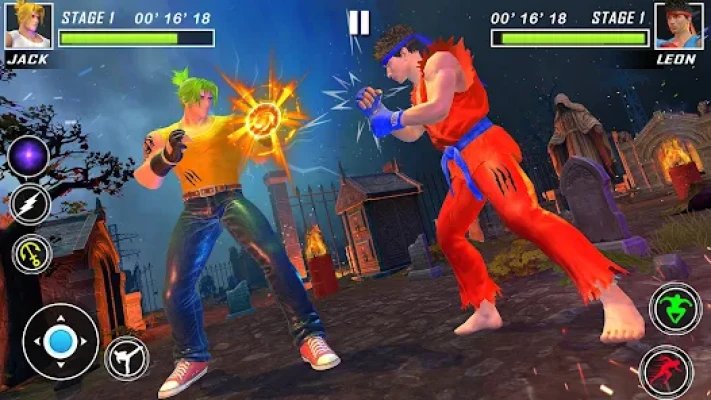Pause the fight
Viewport: 711px width, 400px height.
coord(358,22)
